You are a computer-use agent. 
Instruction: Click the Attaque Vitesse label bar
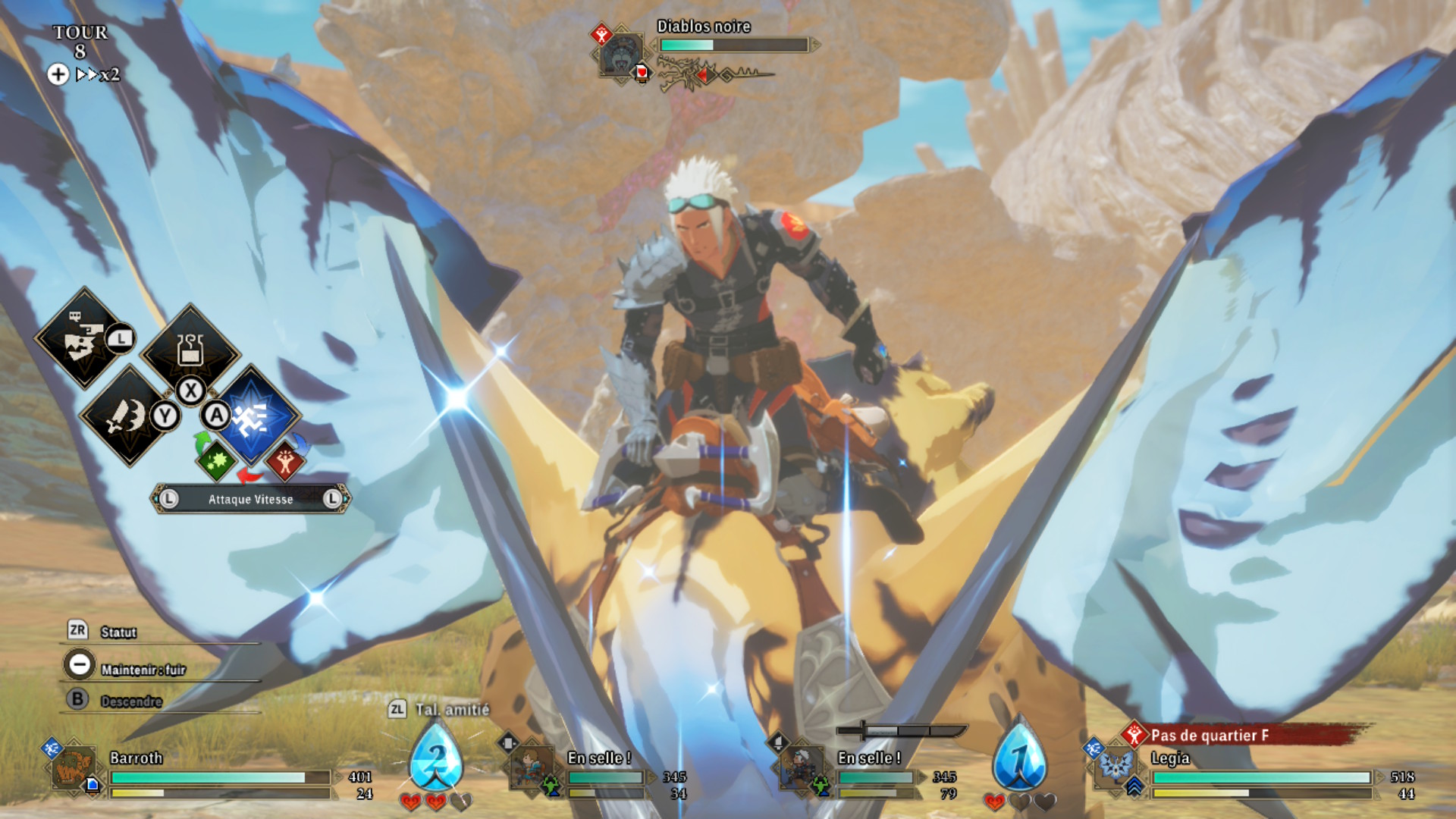(250, 499)
